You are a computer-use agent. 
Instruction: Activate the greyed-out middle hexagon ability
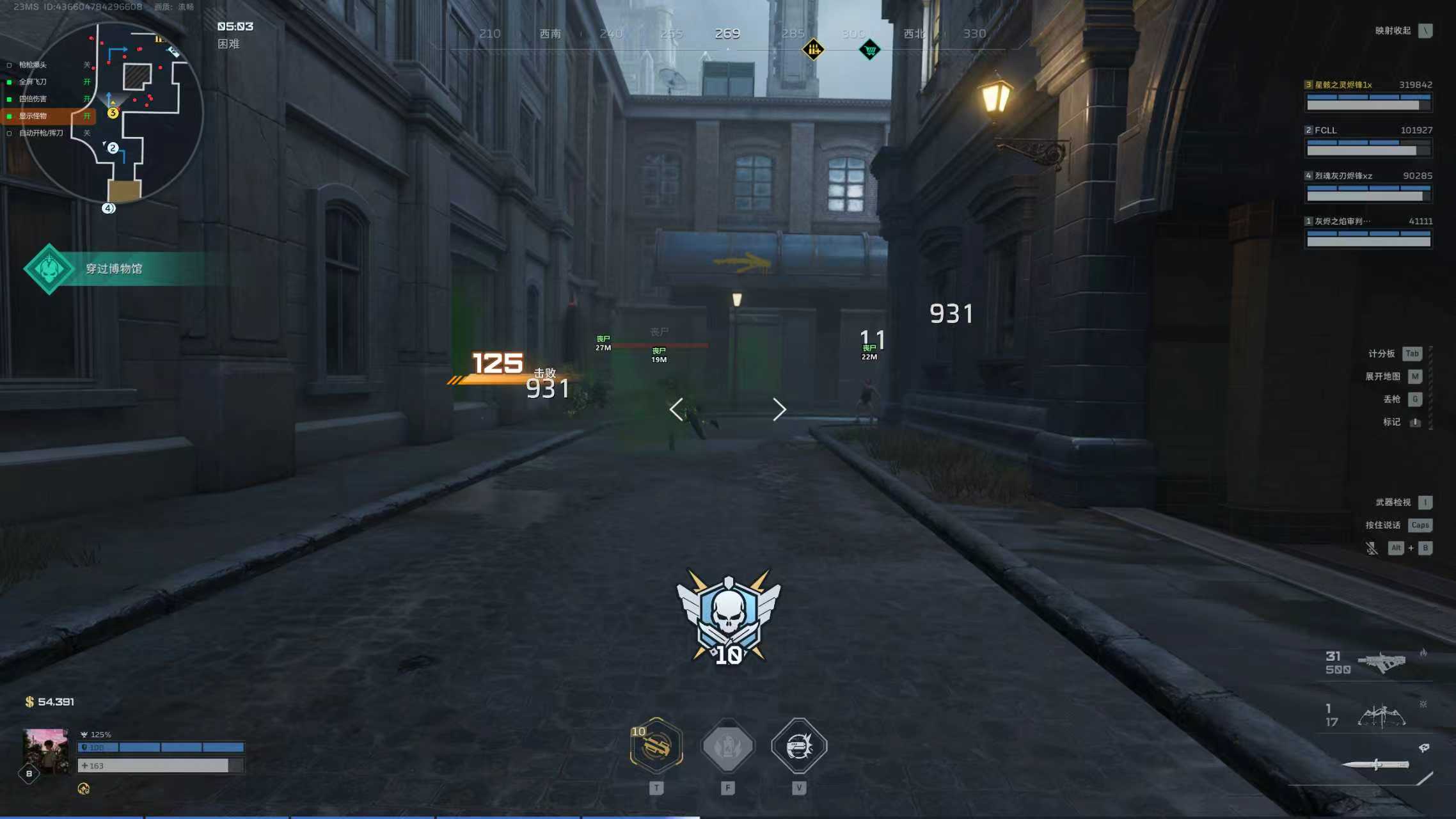(727, 745)
